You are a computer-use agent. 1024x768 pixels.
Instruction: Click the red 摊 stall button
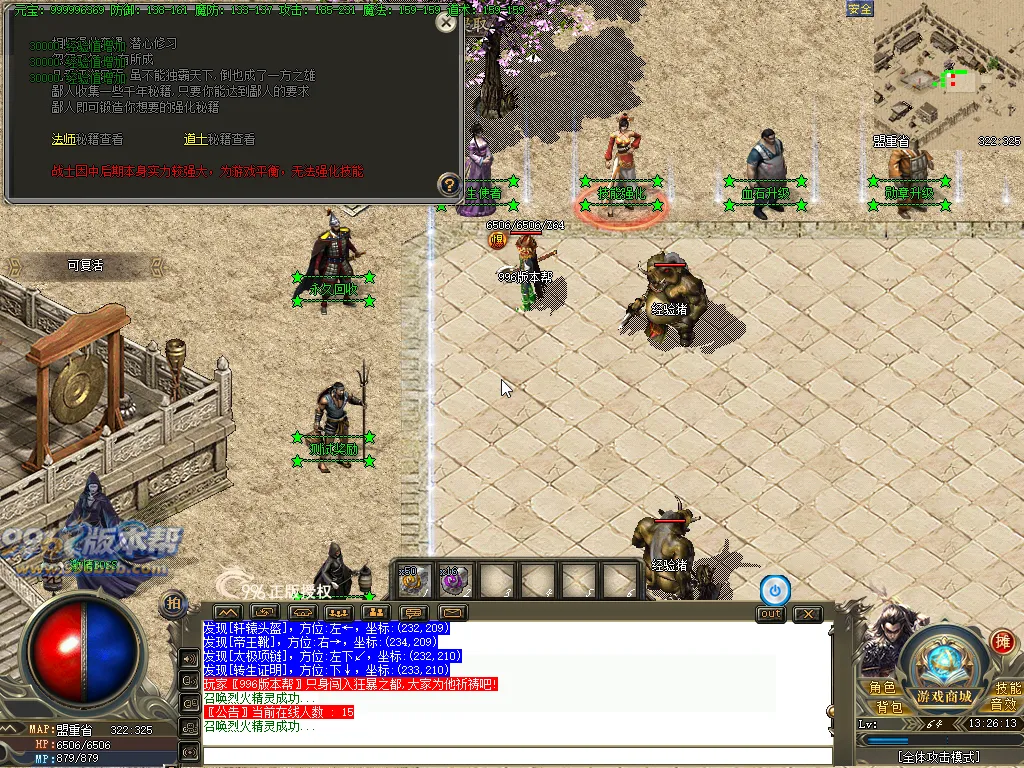coord(1001,641)
